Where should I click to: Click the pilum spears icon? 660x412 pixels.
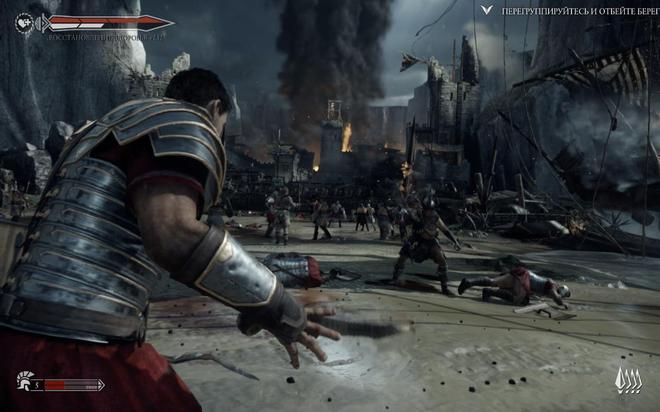tap(627, 381)
